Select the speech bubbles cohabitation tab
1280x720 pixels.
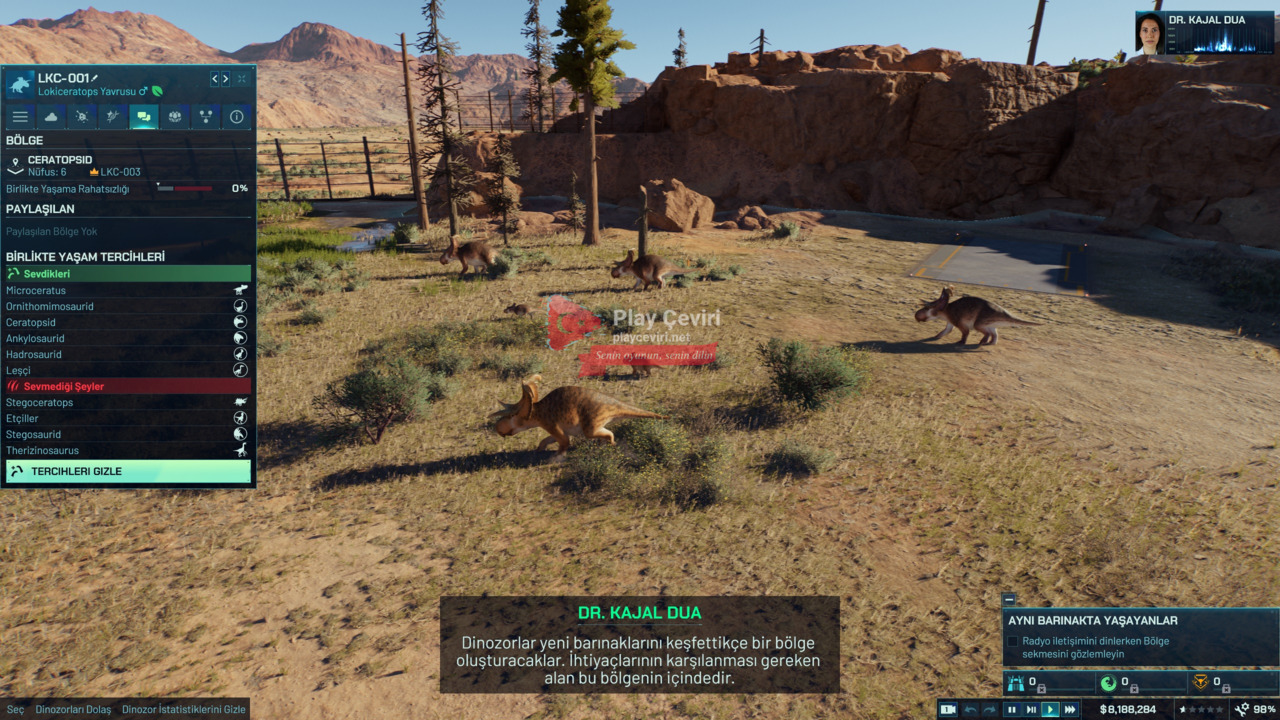pos(144,117)
